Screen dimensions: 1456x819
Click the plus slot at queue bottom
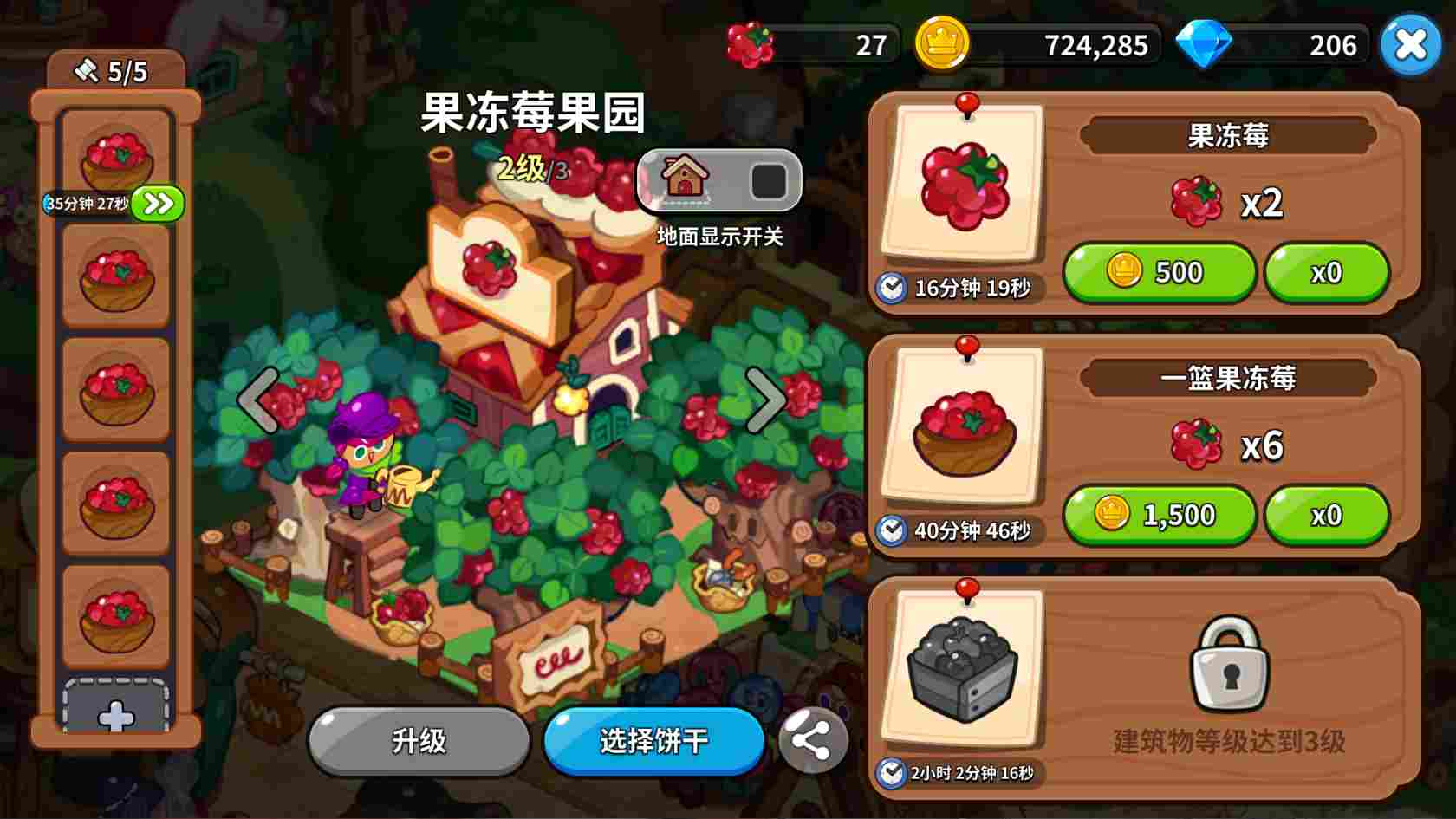pos(115,717)
